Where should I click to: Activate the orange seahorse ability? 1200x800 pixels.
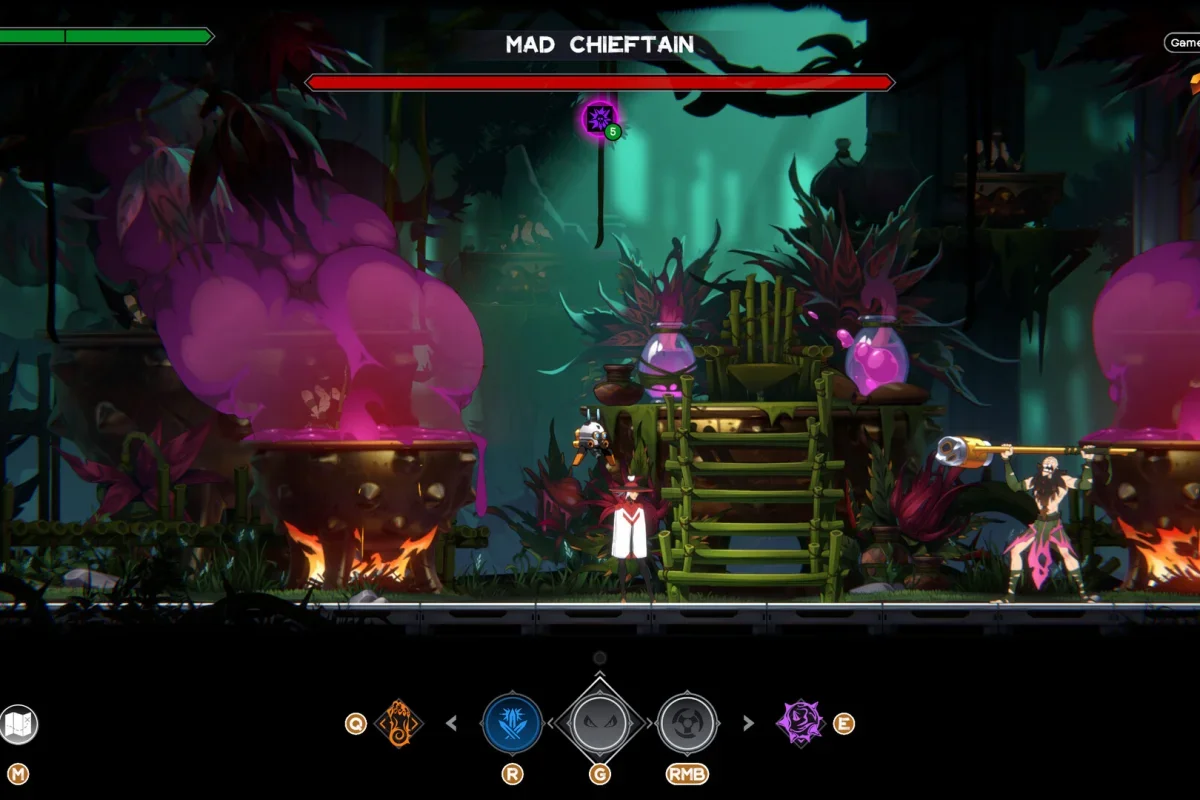(398, 723)
